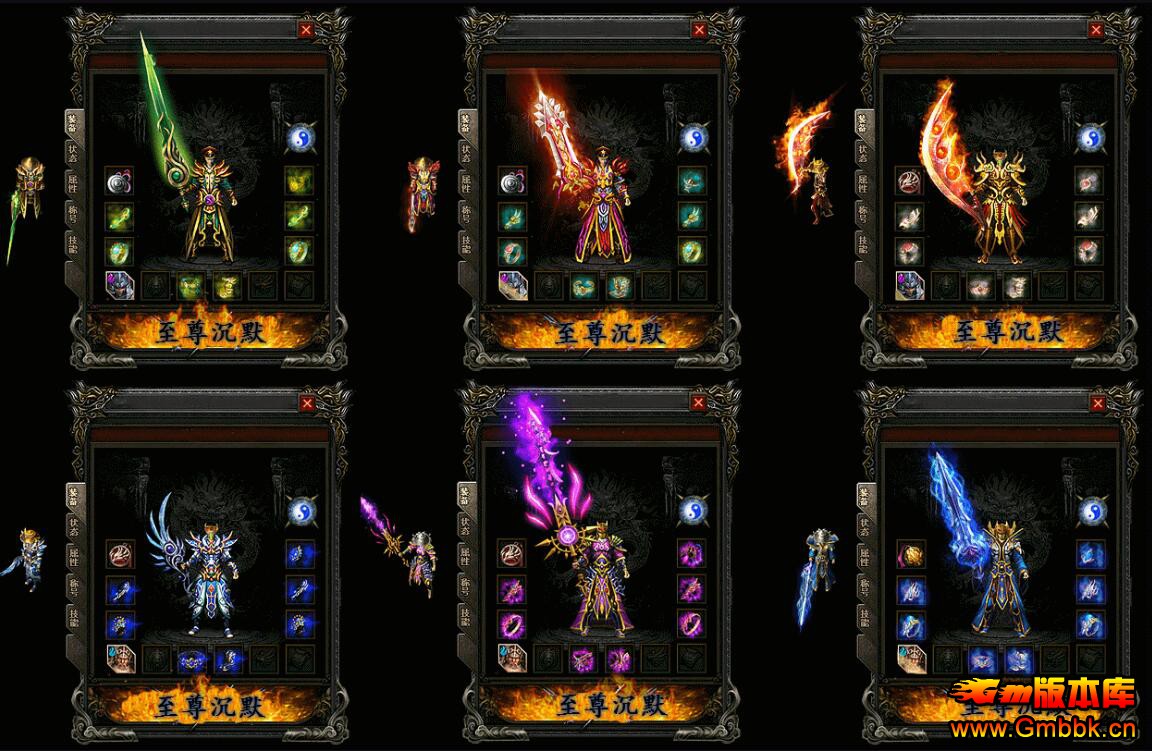Select the 技能 tab on the green sword panel

[73, 245]
